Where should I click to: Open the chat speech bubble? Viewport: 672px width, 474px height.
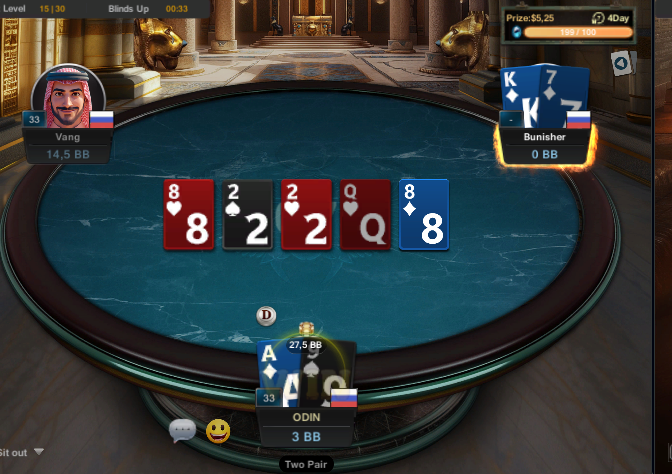tap(182, 431)
